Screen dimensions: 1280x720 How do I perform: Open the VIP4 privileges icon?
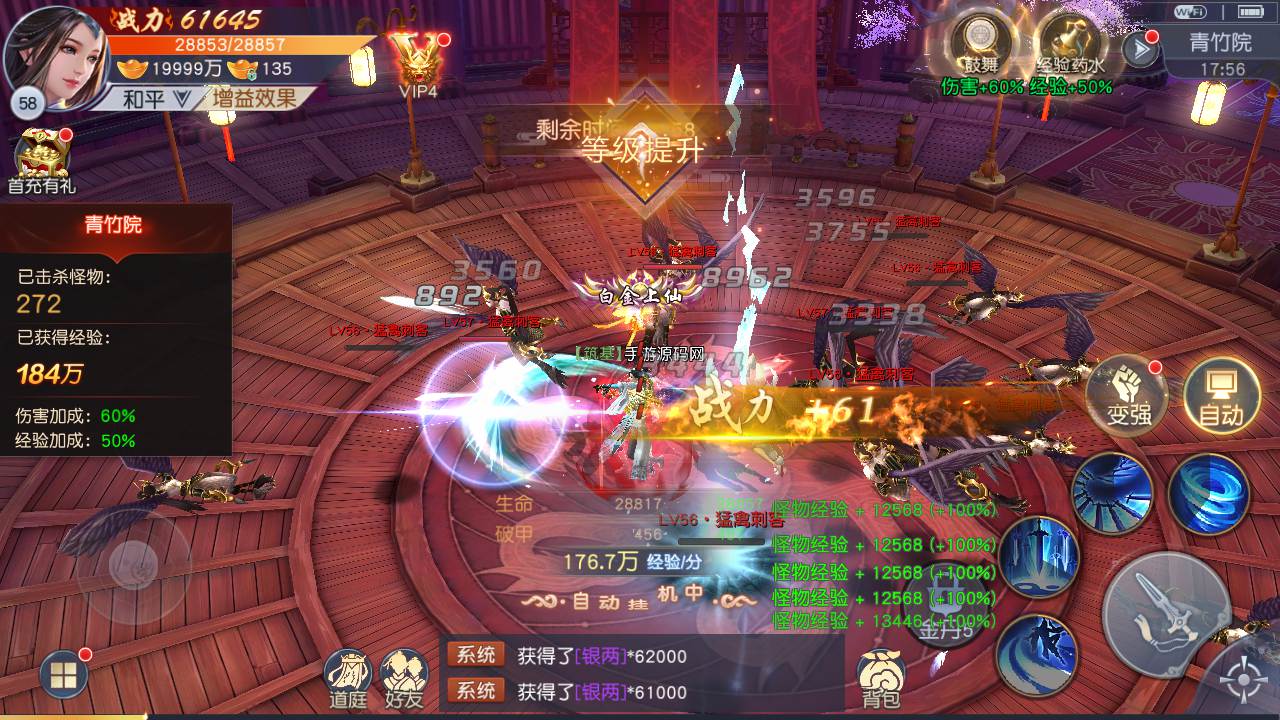click(419, 60)
